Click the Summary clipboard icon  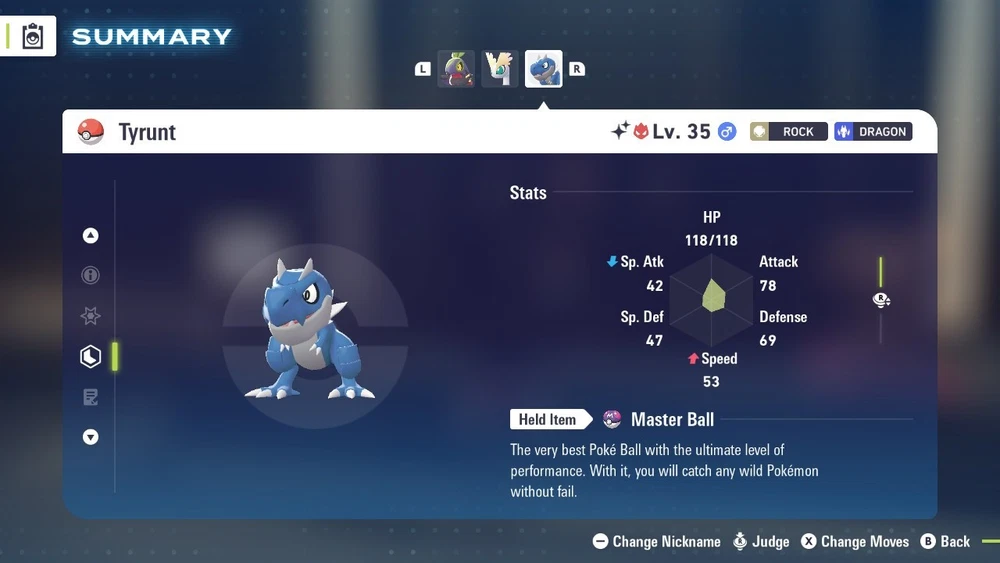(33, 36)
